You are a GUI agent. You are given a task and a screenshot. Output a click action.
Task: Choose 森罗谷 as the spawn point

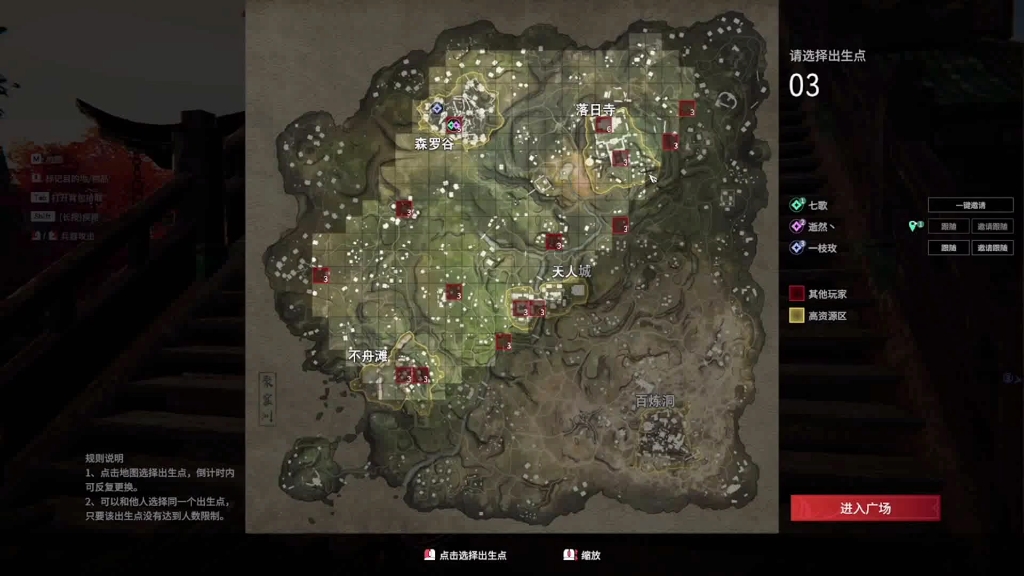tap(434, 144)
